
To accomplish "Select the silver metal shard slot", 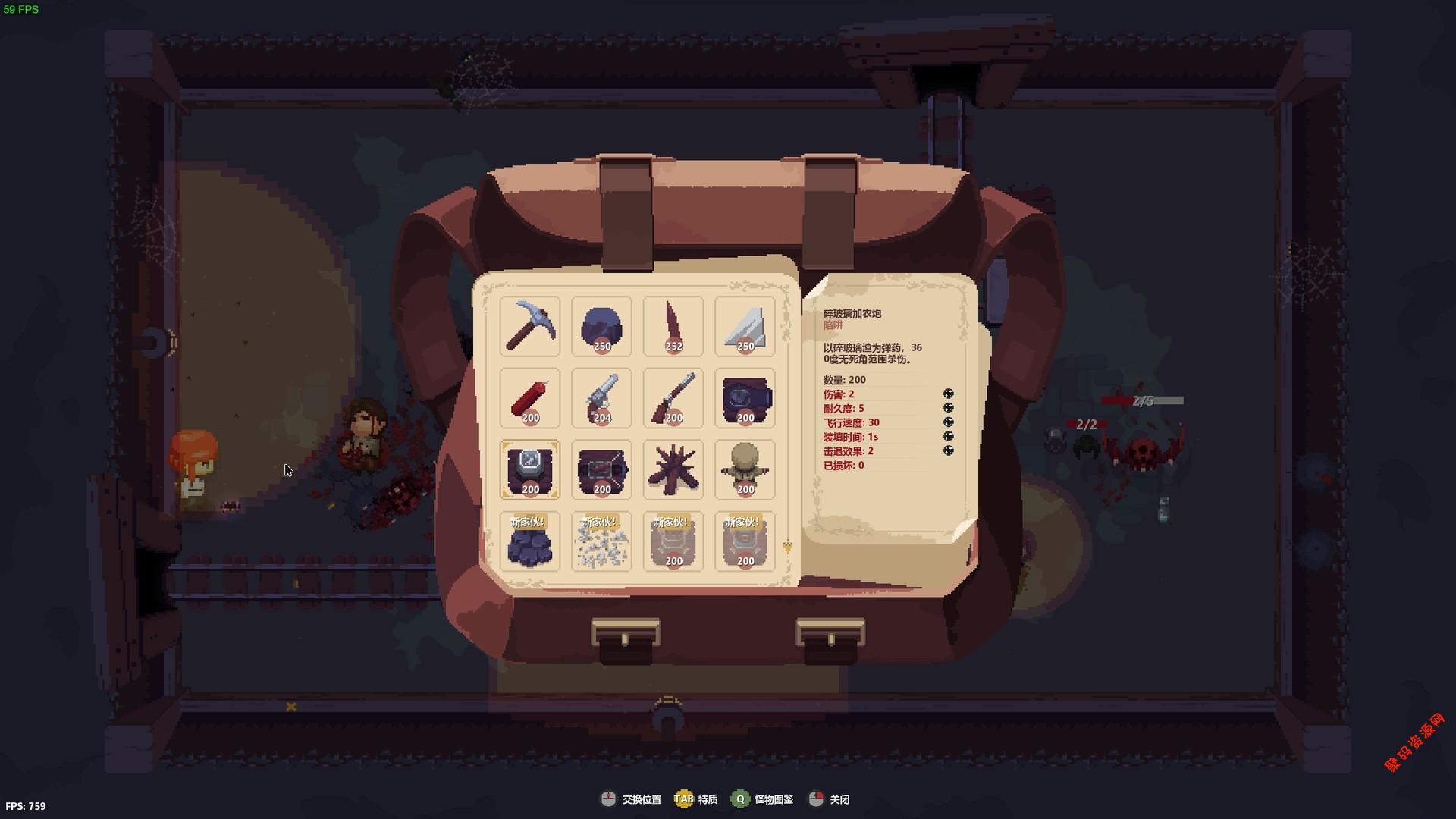I will point(745,326).
